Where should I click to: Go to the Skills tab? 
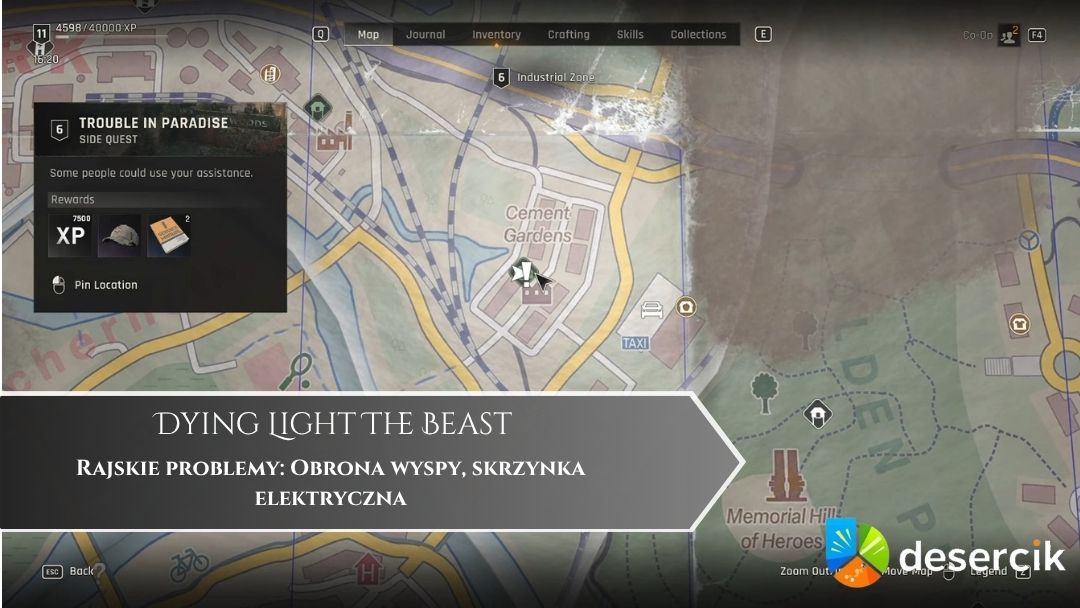pos(630,34)
